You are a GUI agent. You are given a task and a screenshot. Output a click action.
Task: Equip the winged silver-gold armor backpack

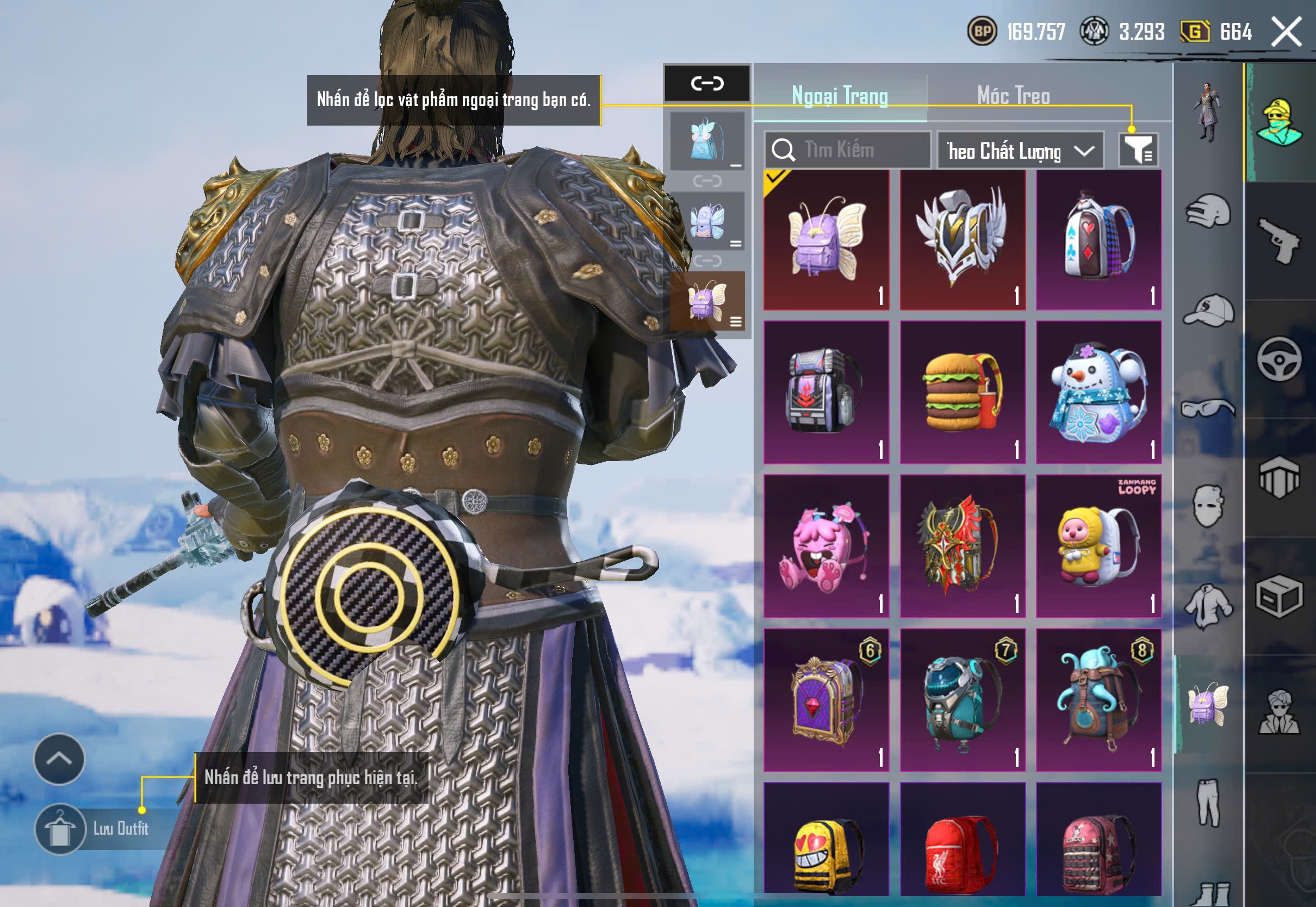963,240
